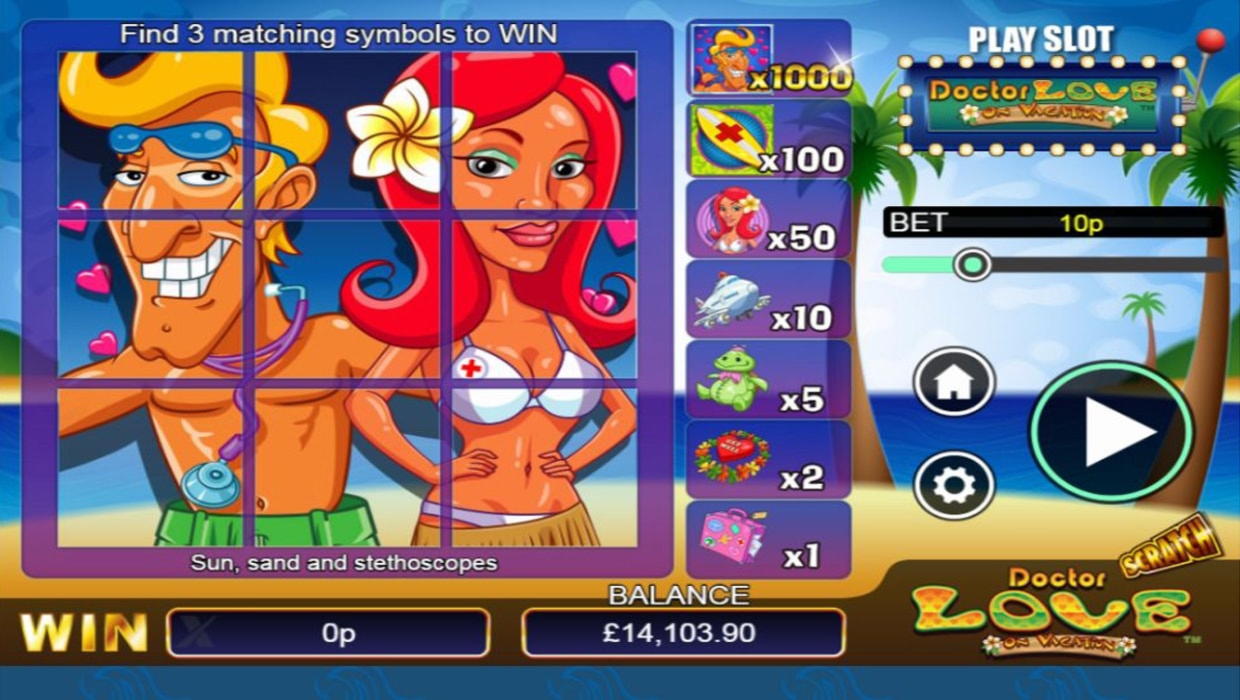Select the airplane x10 paytable symbol
Screen dimensions: 1240x700
click(768, 299)
